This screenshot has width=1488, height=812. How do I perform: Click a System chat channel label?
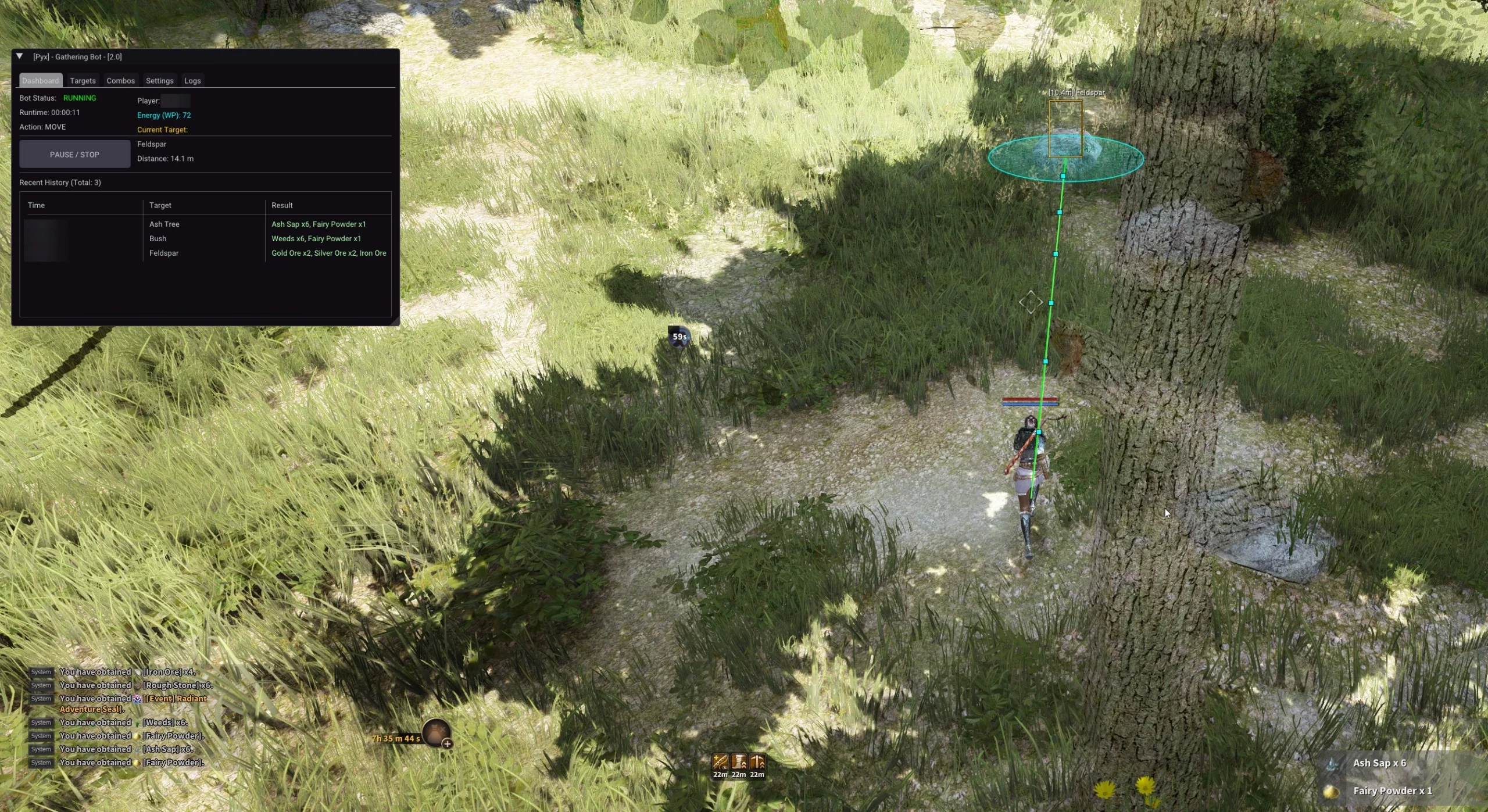[41, 672]
